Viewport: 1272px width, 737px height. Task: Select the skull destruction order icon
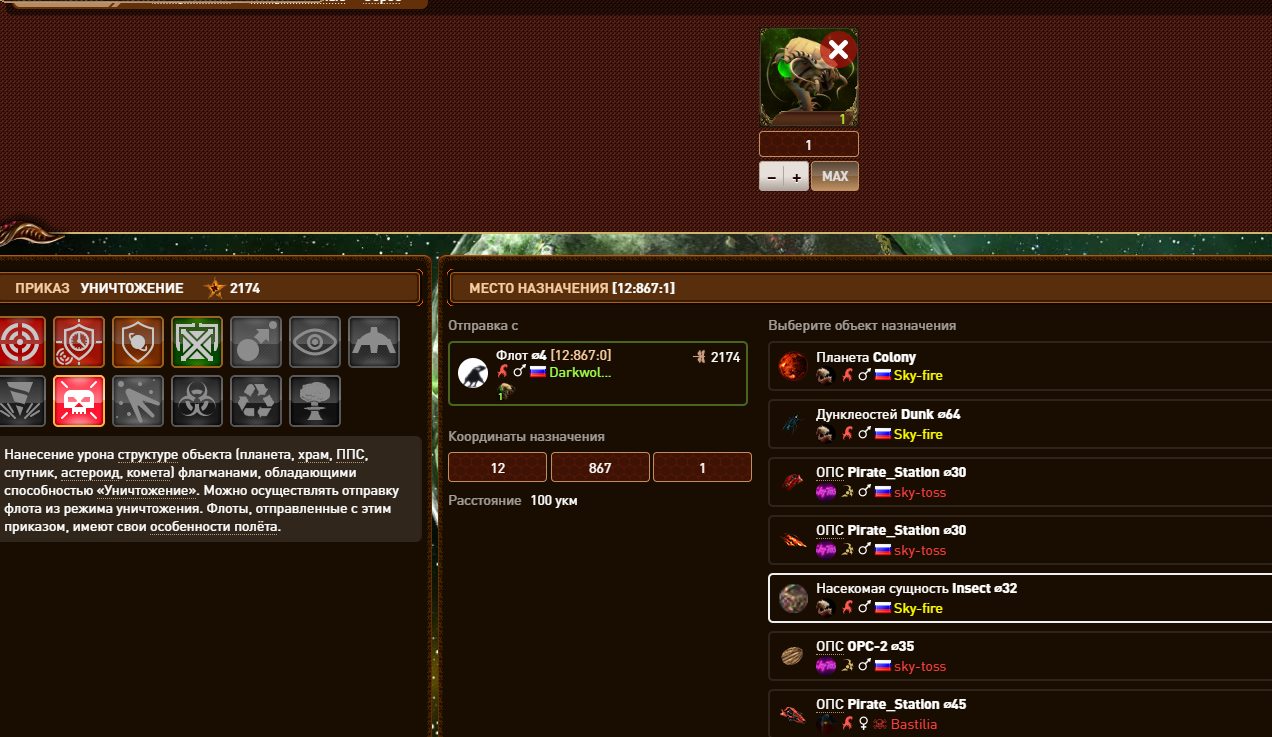coord(79,400)
